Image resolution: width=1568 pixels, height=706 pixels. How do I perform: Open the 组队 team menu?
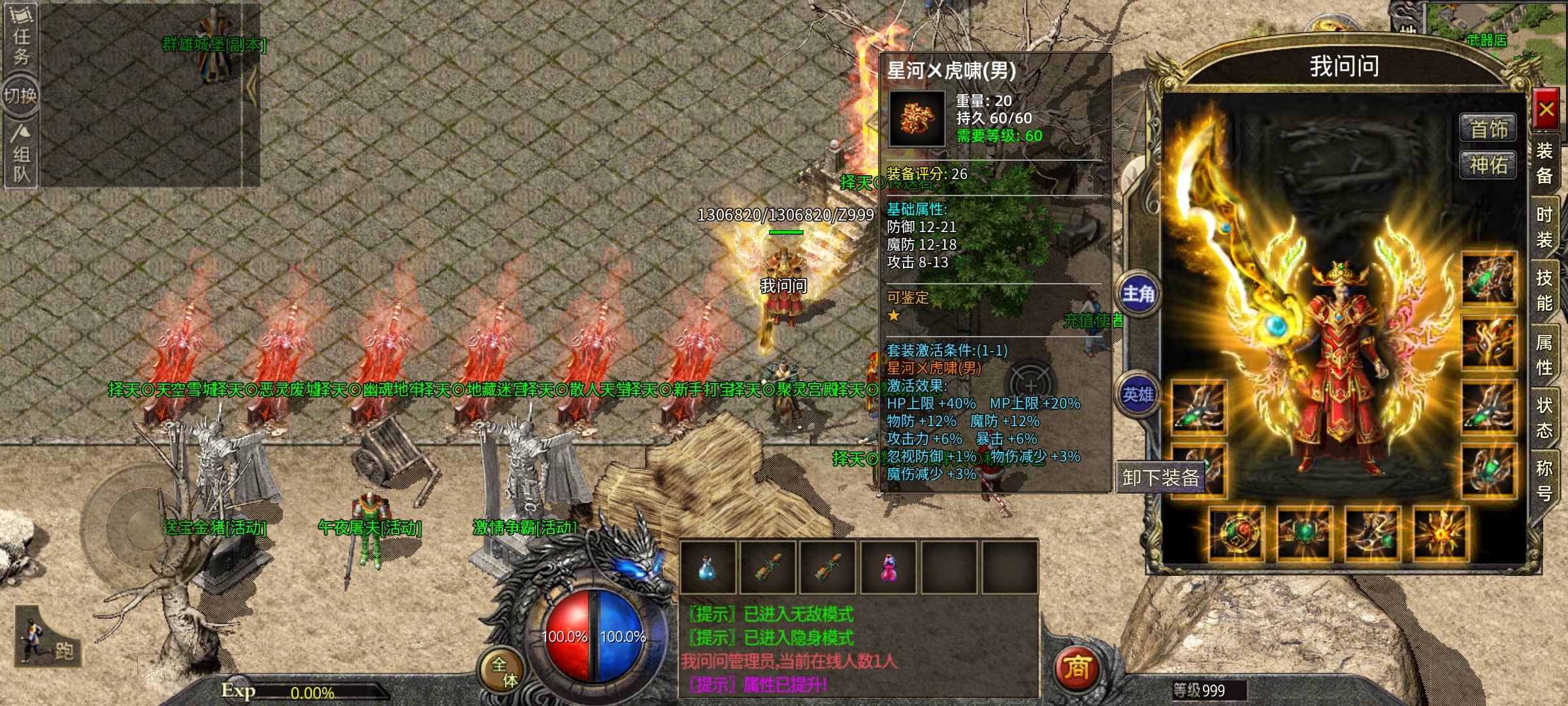pyautogui.click(x=21, y=156)
